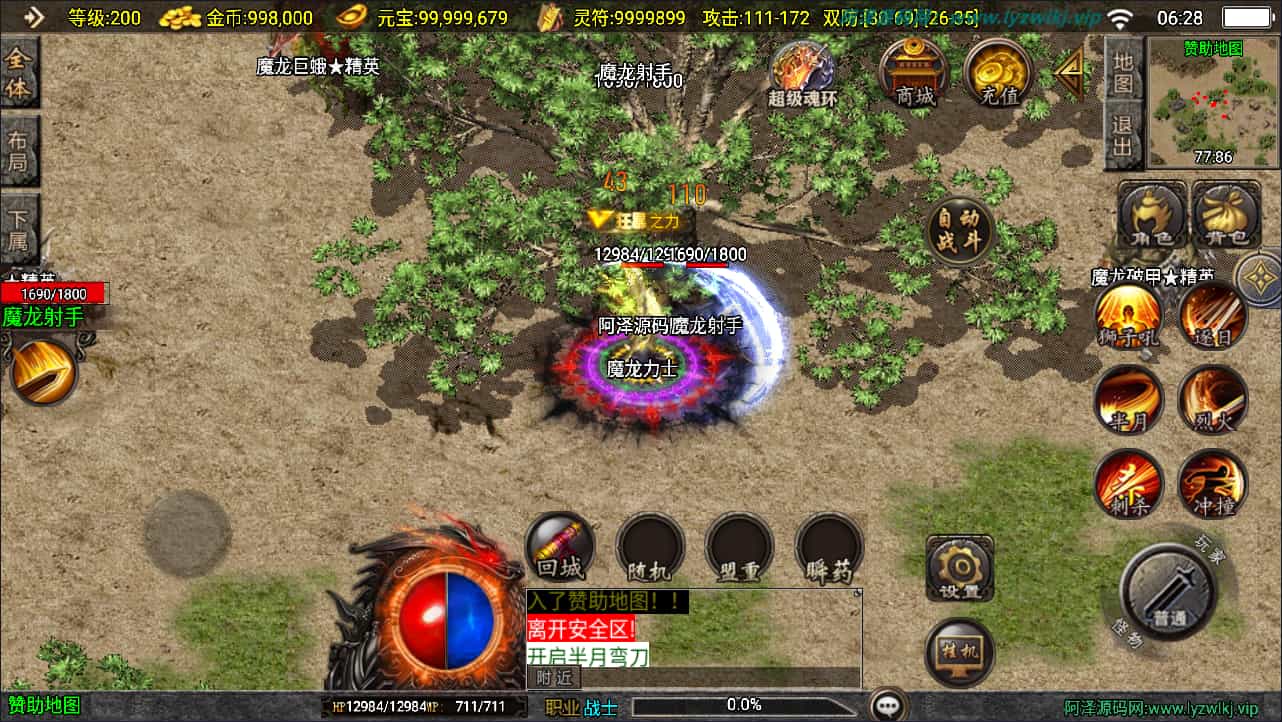Exit using the 退出 button
The width and height of the screenshot is (1282, 722).
click(1123, 136)
